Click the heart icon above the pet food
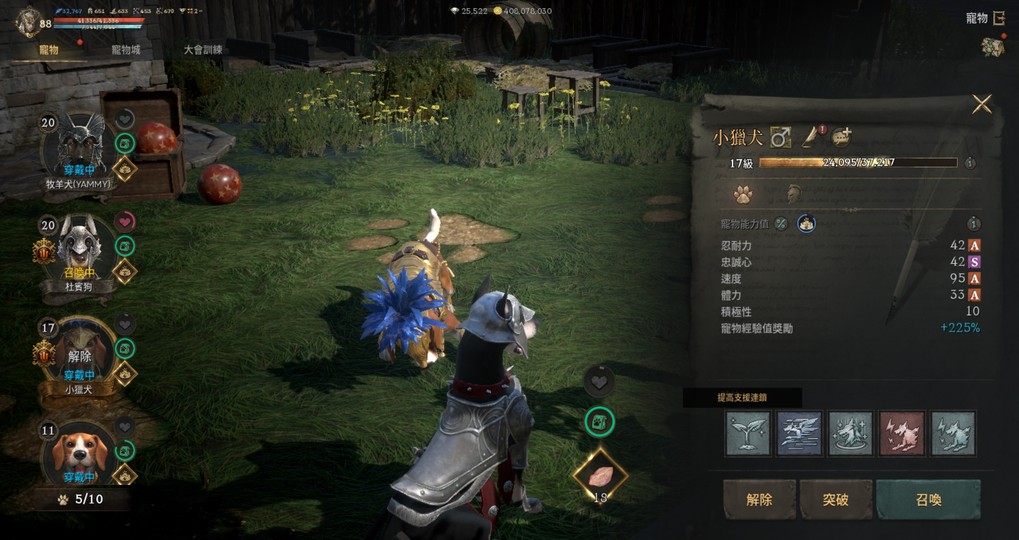This screenshot has width=1019, height=540. [x=599, y=381]
